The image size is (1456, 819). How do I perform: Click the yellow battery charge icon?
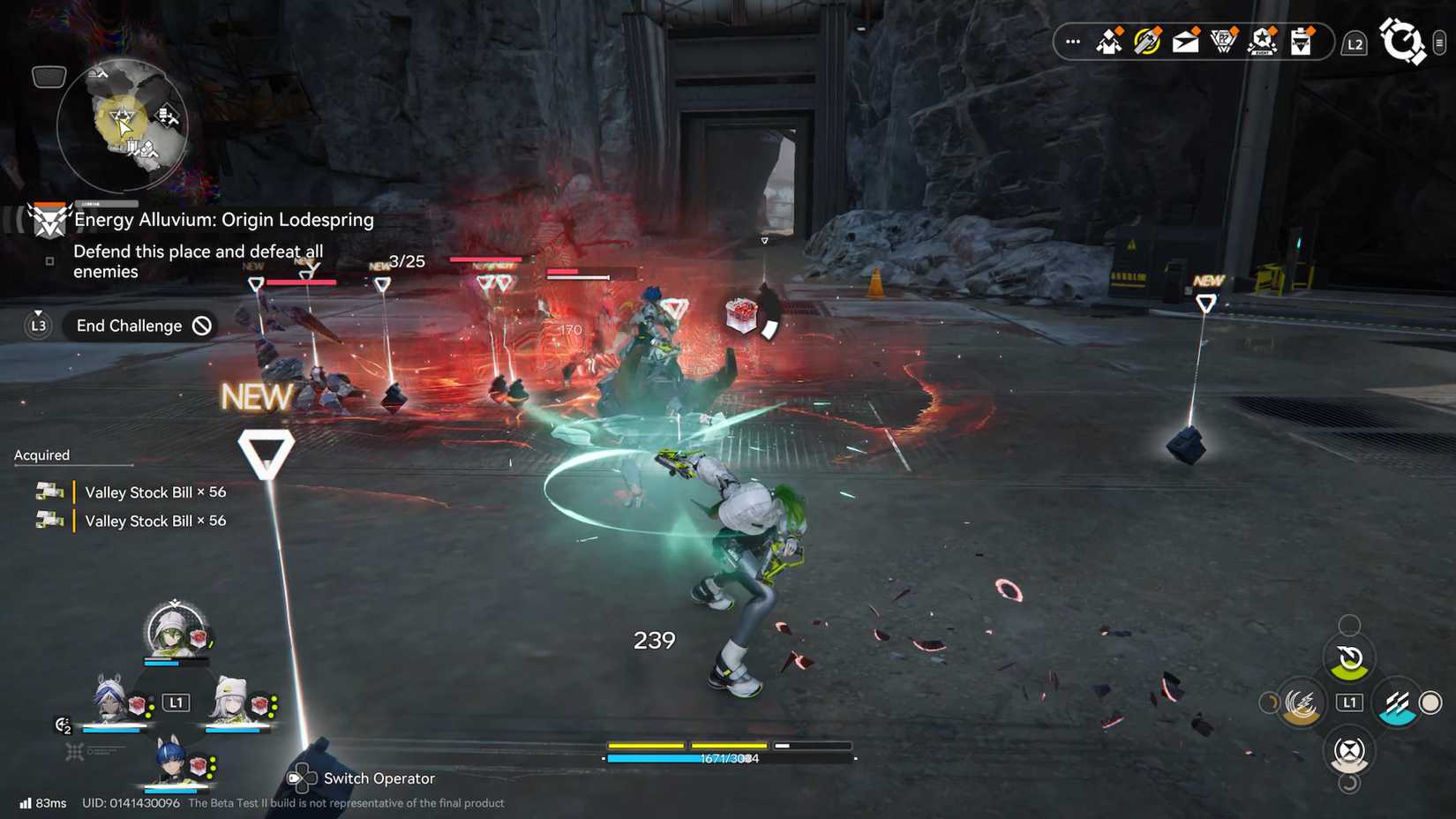point(1147,41)
